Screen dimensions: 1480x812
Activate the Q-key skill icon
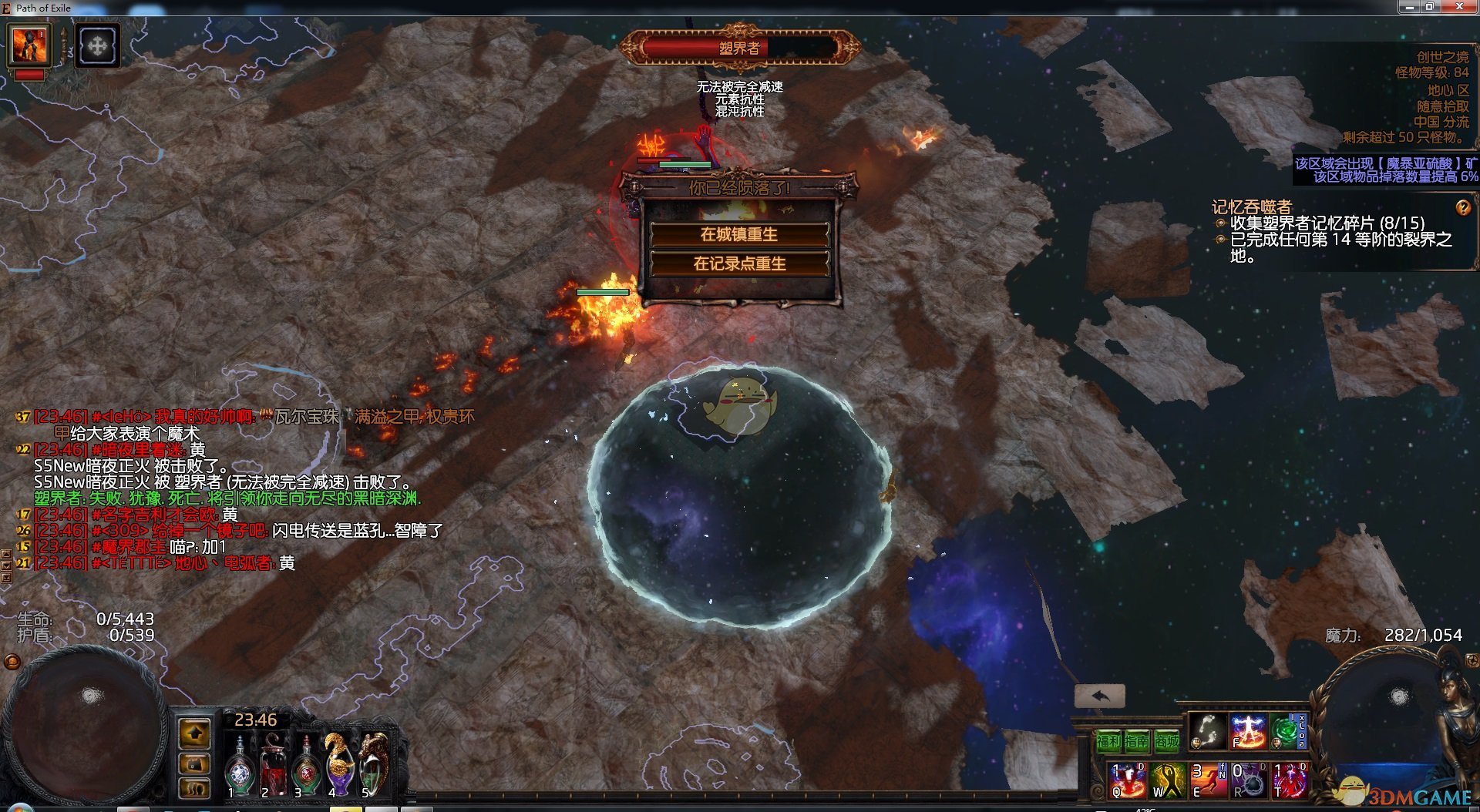pos(1128,780)
